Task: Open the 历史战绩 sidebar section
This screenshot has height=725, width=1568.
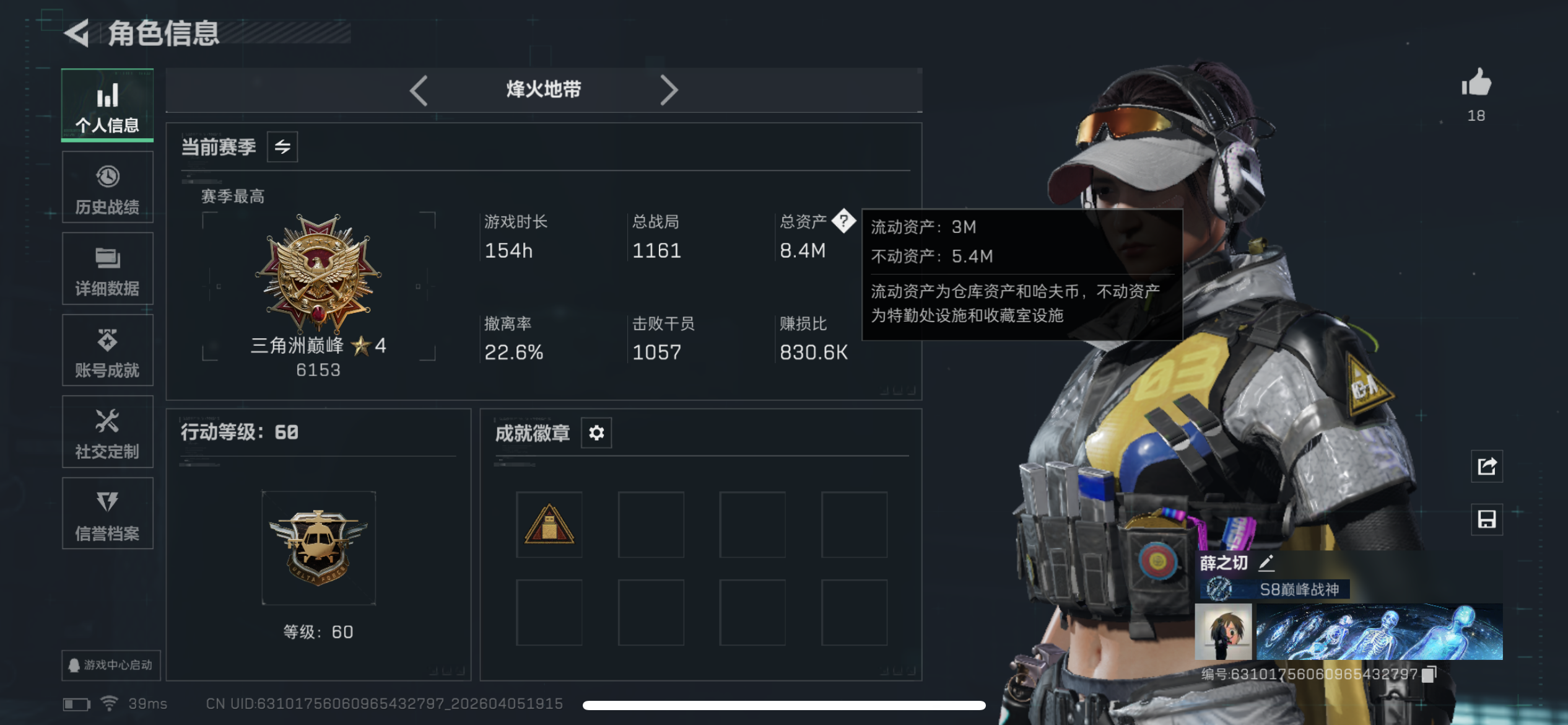Action: pyautogui.click(x=107, y=187)
